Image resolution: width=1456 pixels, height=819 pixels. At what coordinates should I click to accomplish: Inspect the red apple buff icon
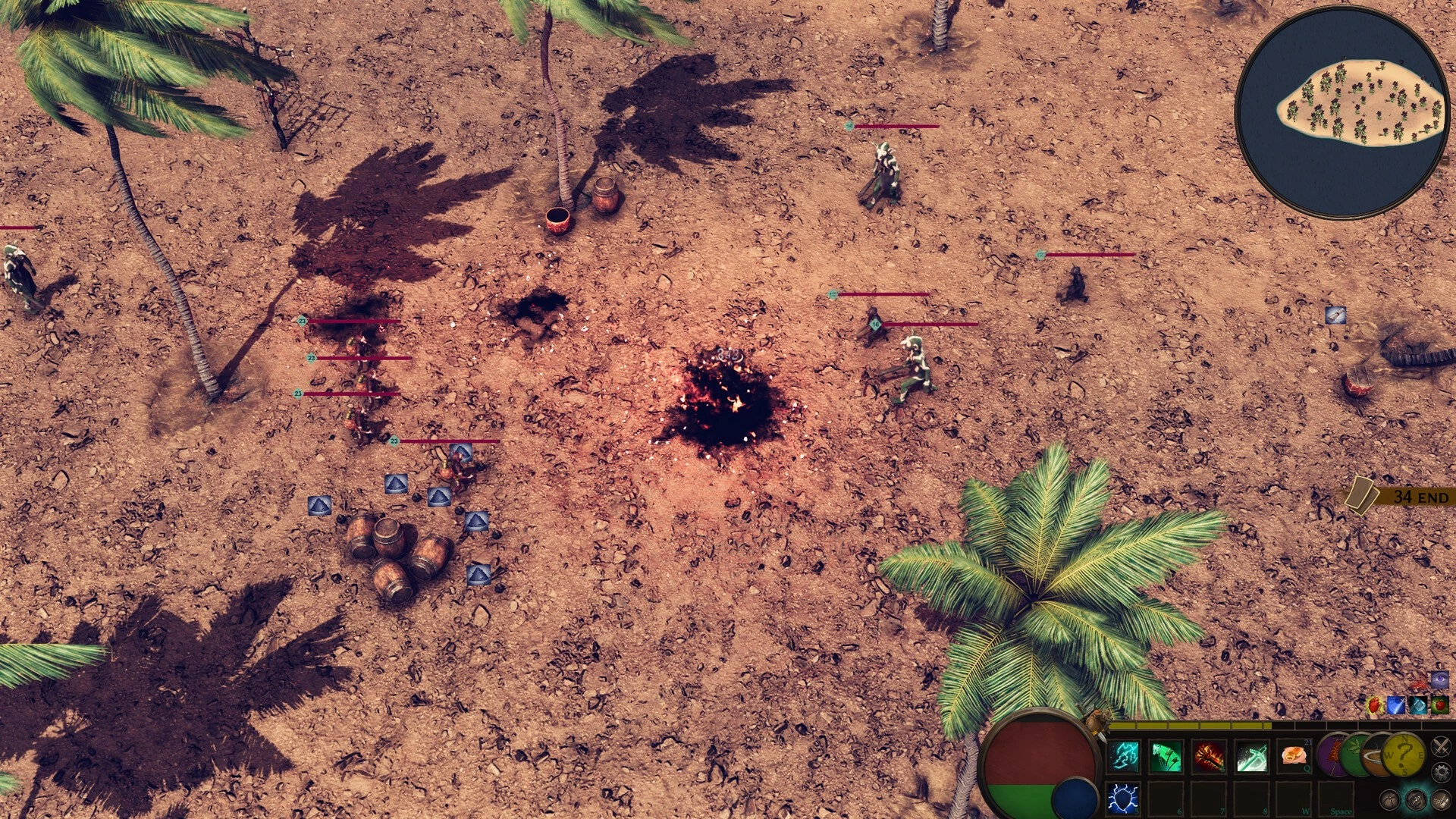tap(1439, 706)
